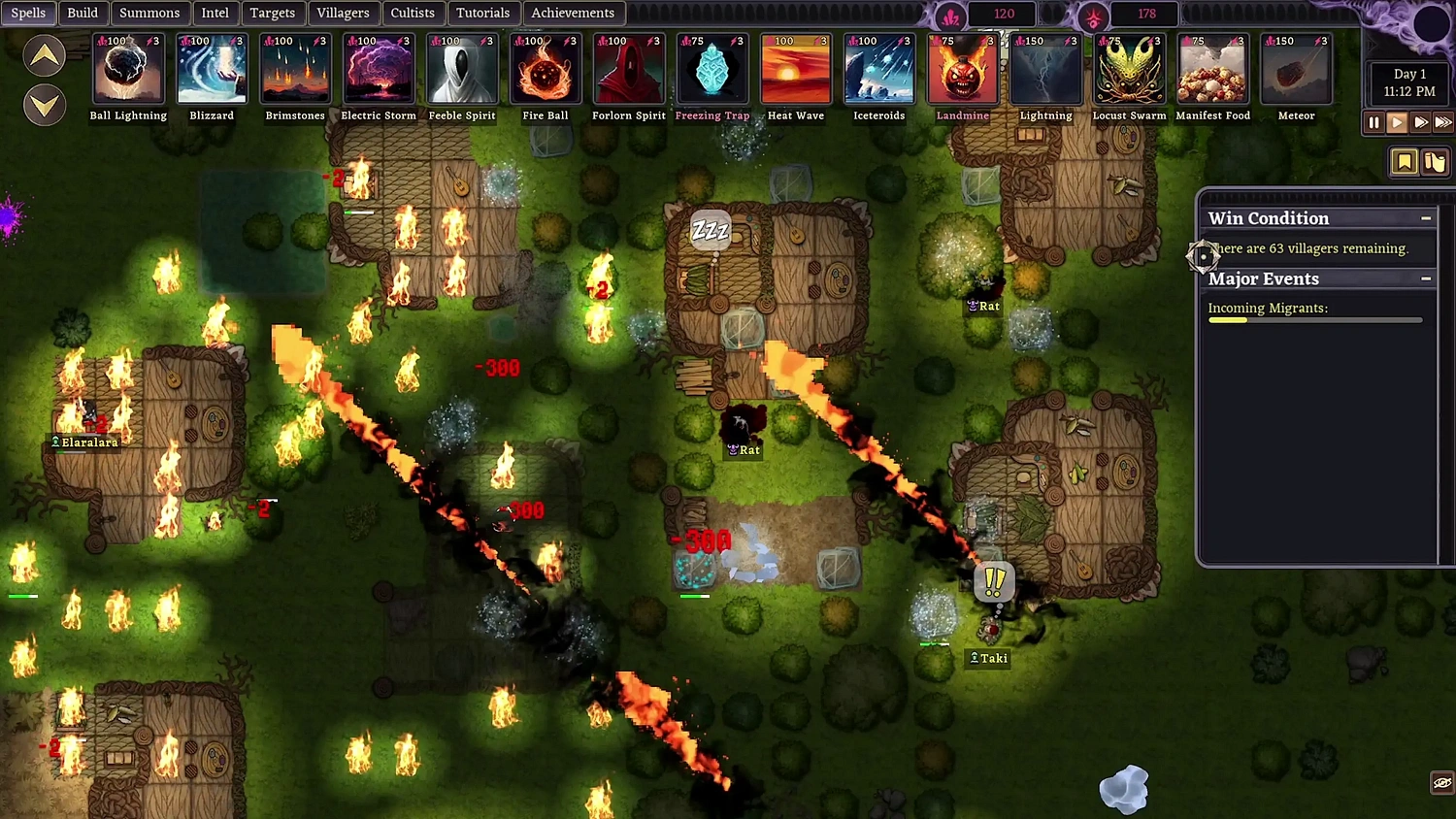Pause the game simulation
The height and width of the screenshot is (819, 1456).
point(1373,122)
